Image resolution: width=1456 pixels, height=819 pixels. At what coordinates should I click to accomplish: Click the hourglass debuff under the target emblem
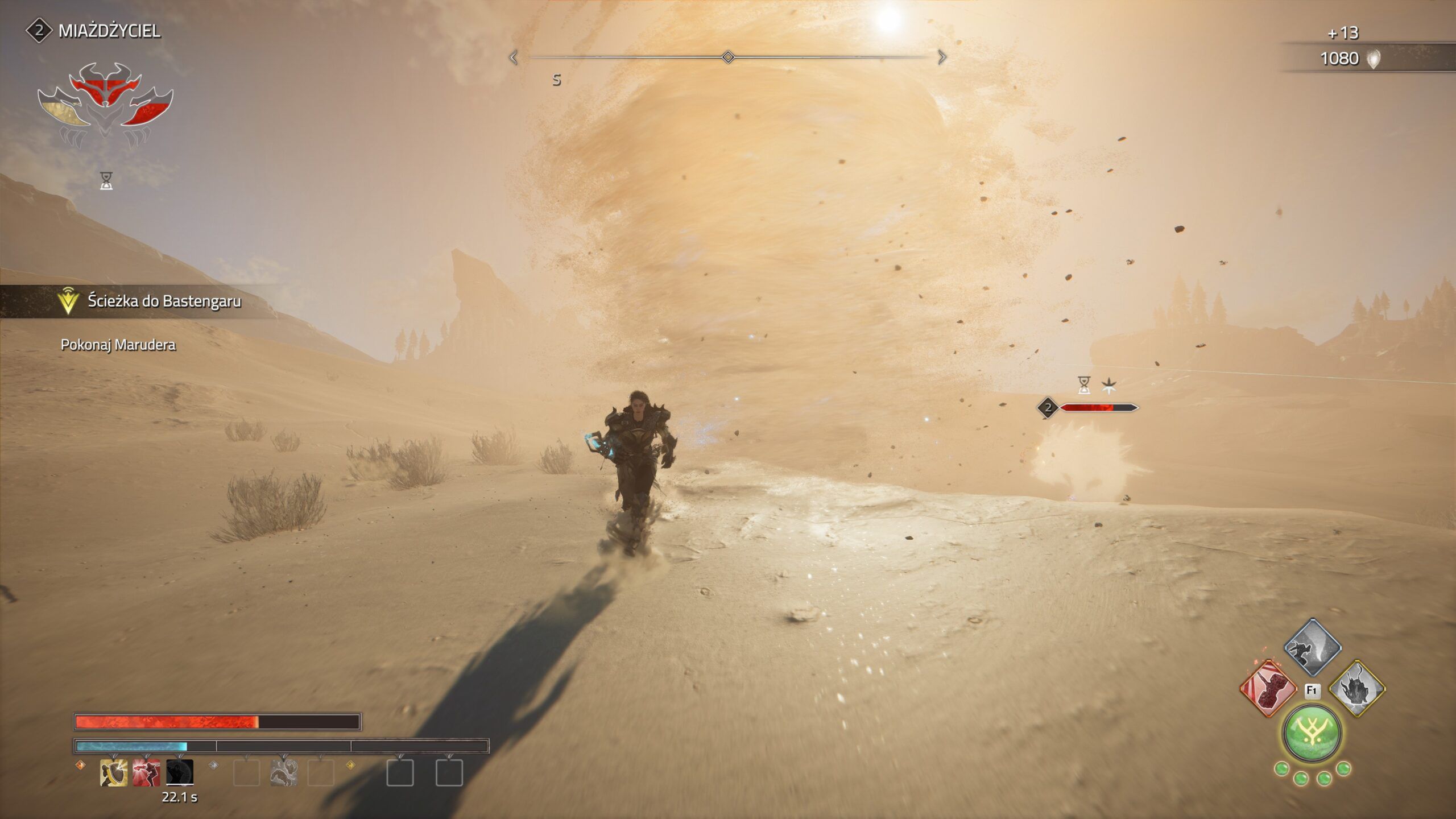[106, 181]
